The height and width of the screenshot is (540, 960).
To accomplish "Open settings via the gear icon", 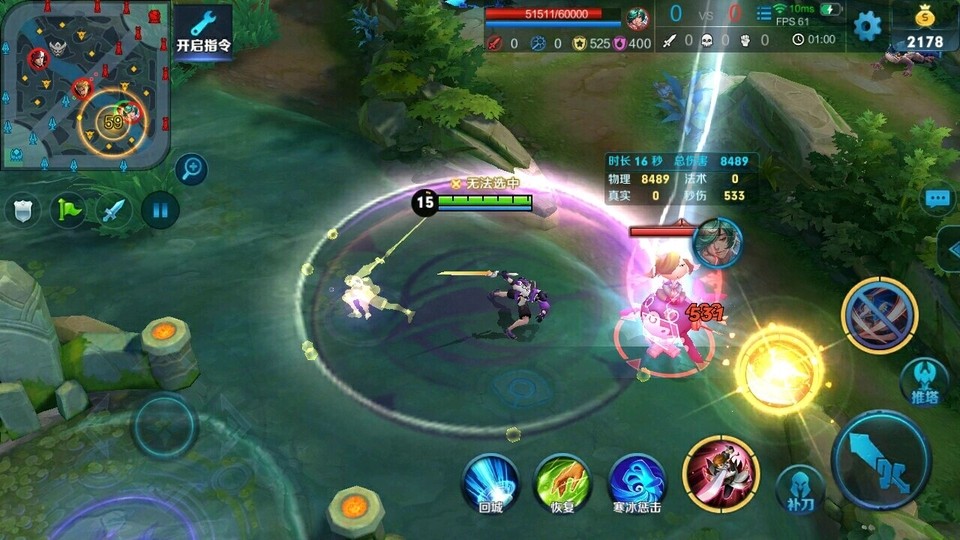I will (866, 25).
